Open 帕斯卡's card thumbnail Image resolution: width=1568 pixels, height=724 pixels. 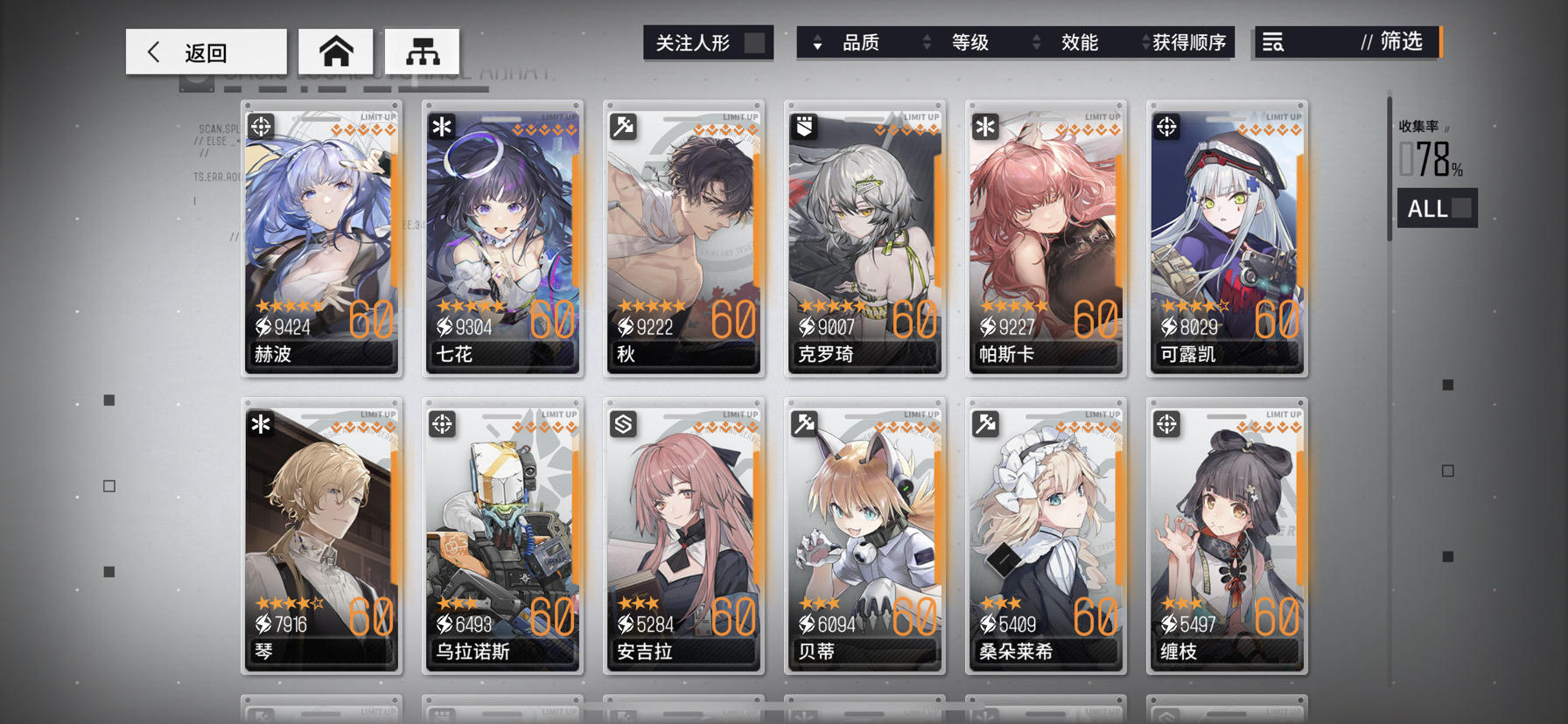1046,240
